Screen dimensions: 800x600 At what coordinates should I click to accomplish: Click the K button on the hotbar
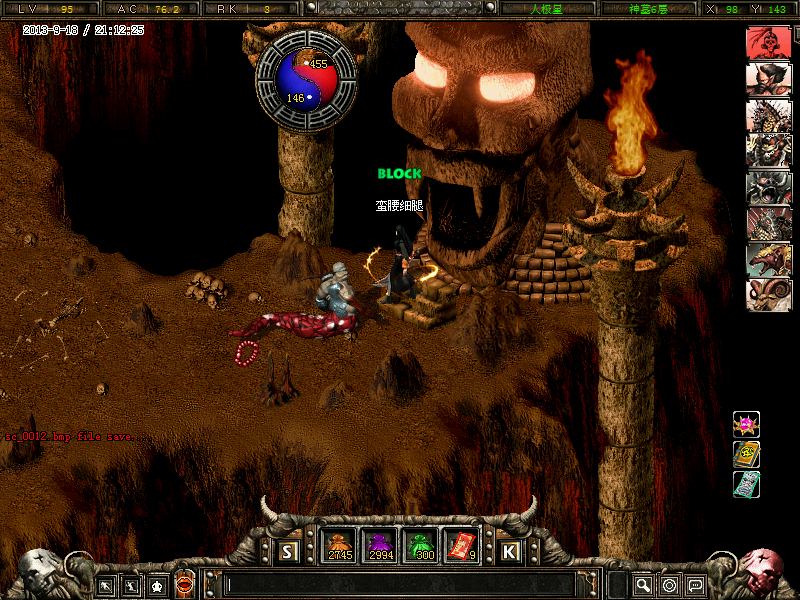click(x=509, y=550)
